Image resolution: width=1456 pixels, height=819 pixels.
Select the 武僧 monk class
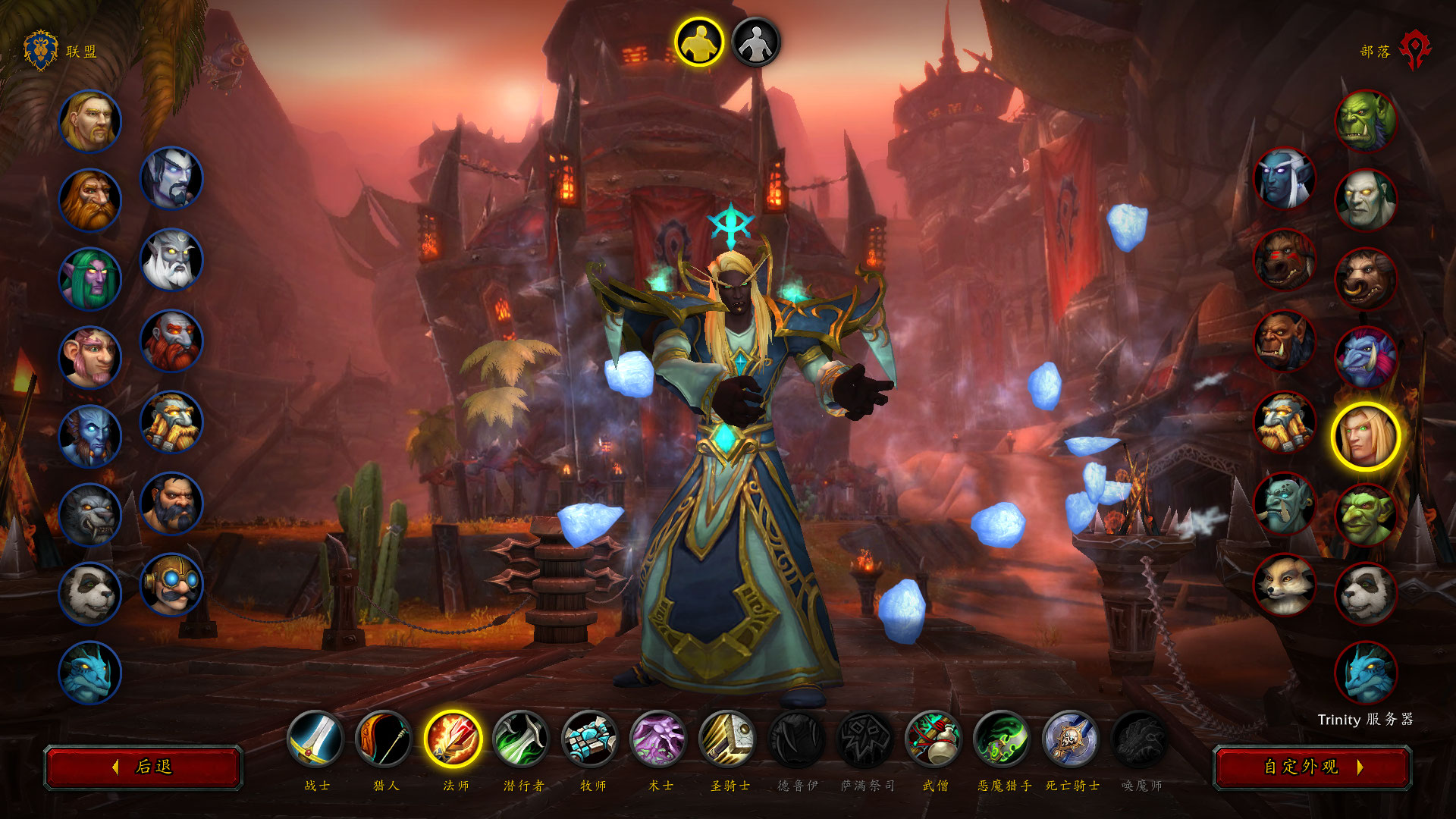click(934, 739)
